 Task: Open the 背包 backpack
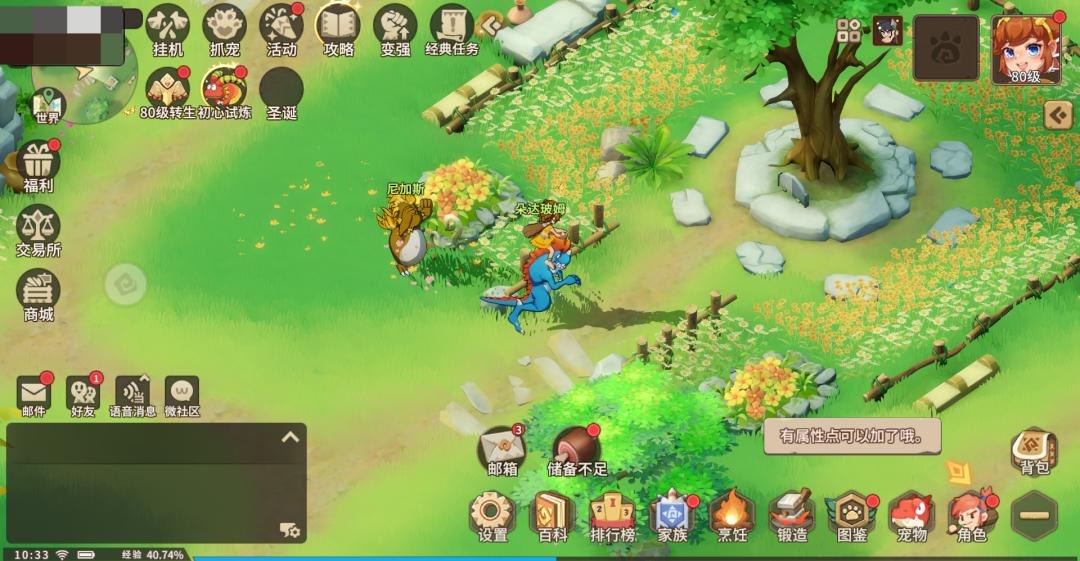pyautogui.click(x=1034, y=450)
